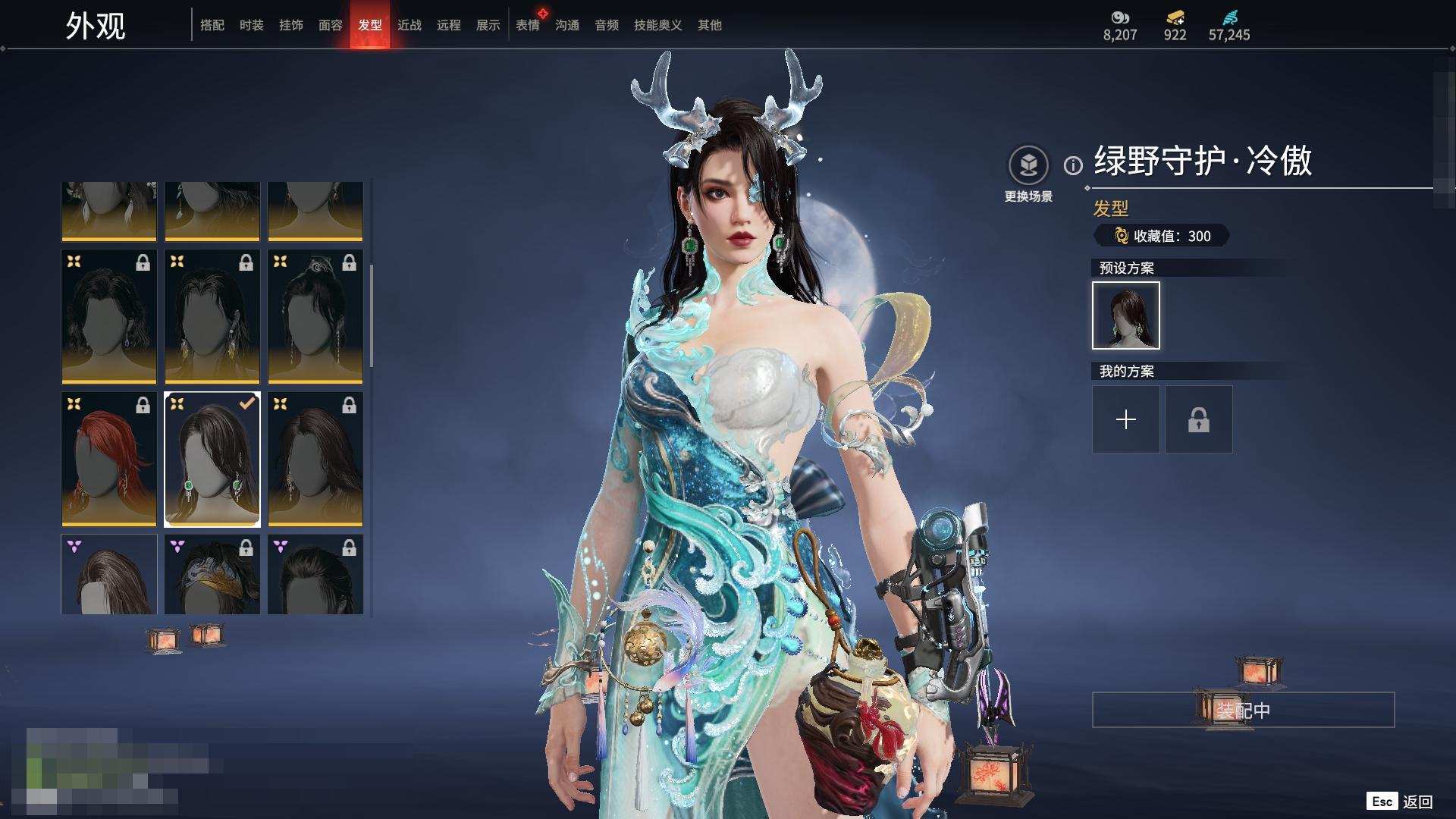1456x819 pixels.
Task: Switch to the 搭配 tab
Action: point(212,25)
